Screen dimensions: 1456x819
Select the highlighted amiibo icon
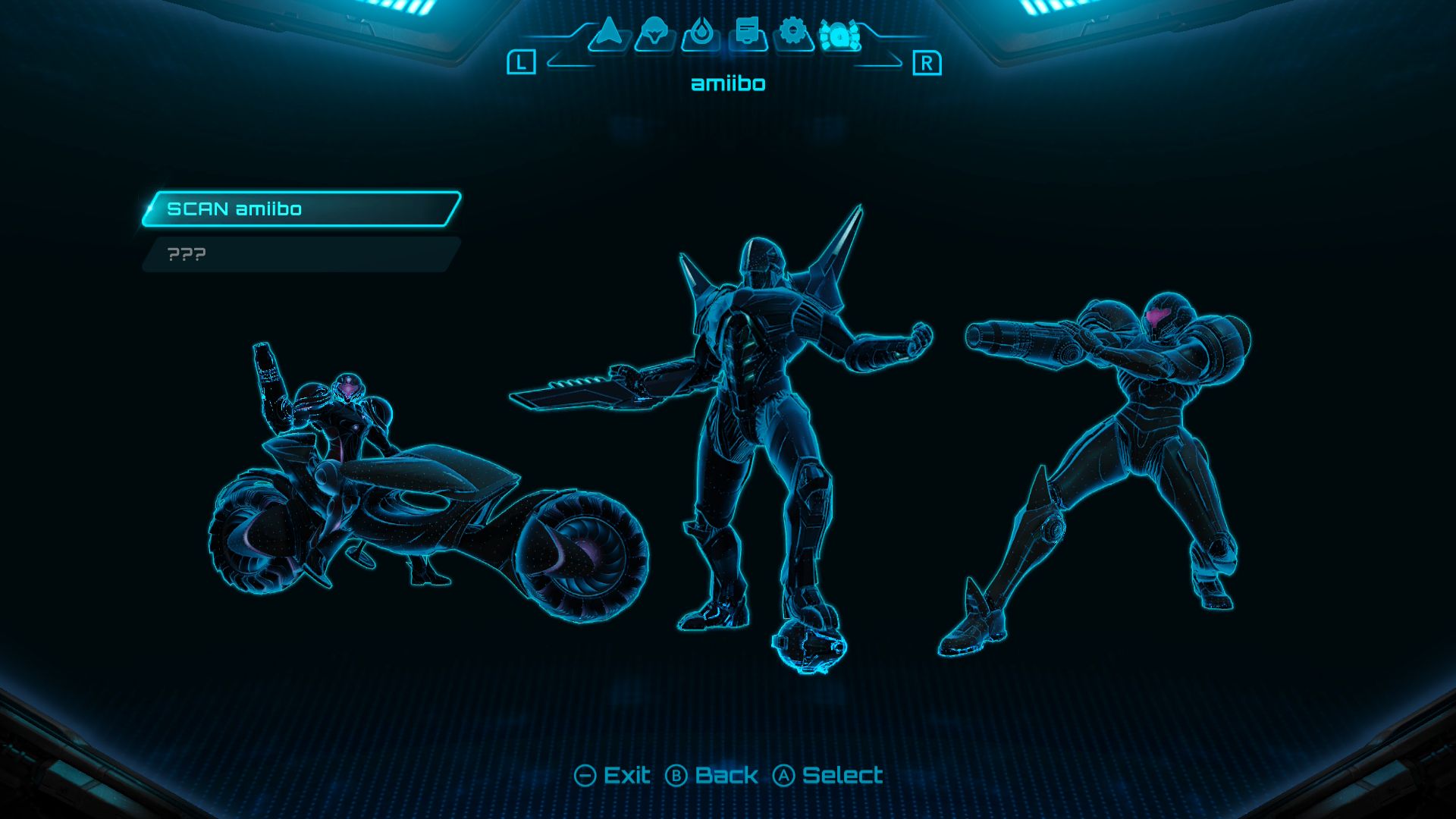[840, 35]
